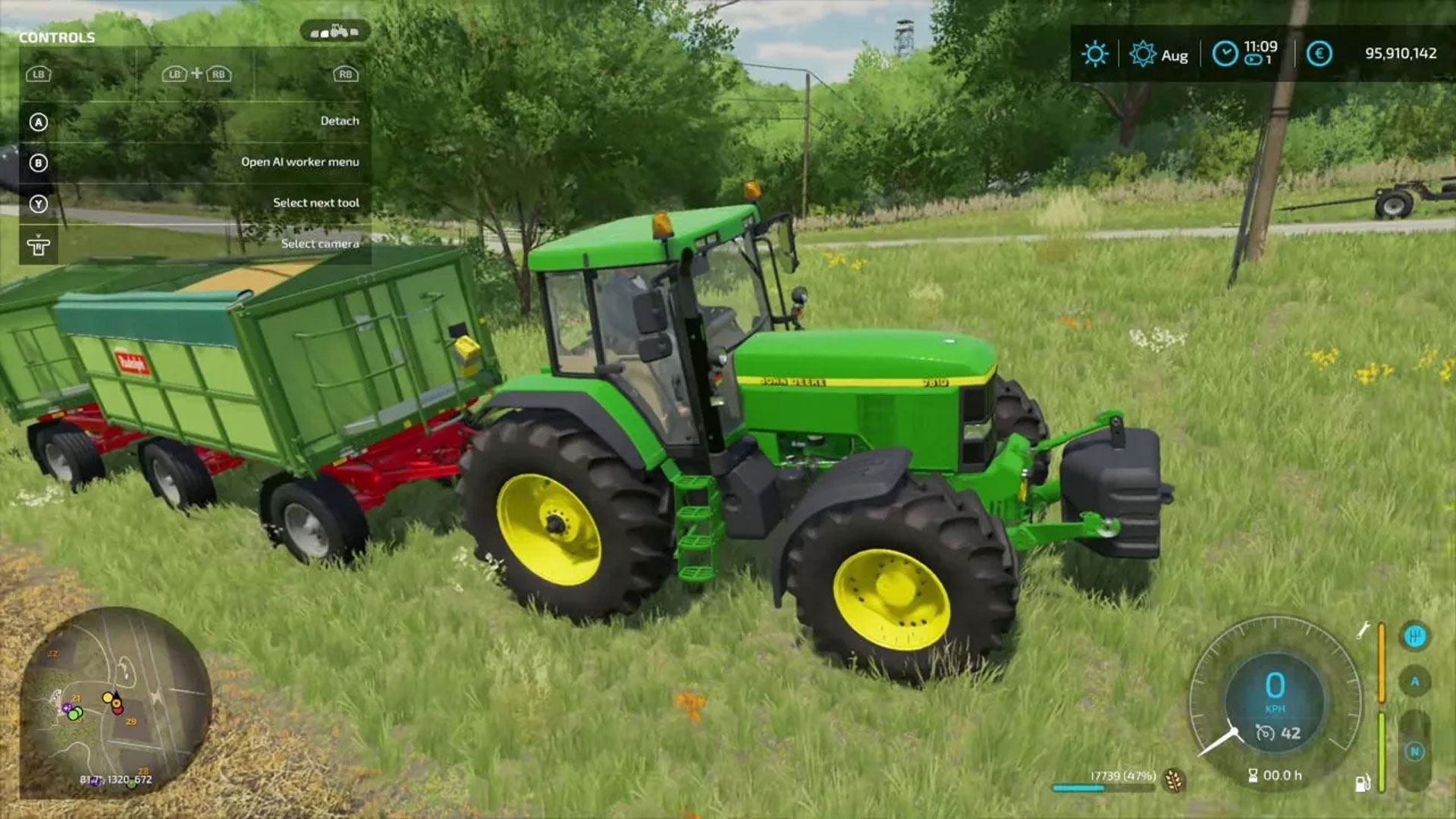Open the circular minimap

click(x=115, y=701)
